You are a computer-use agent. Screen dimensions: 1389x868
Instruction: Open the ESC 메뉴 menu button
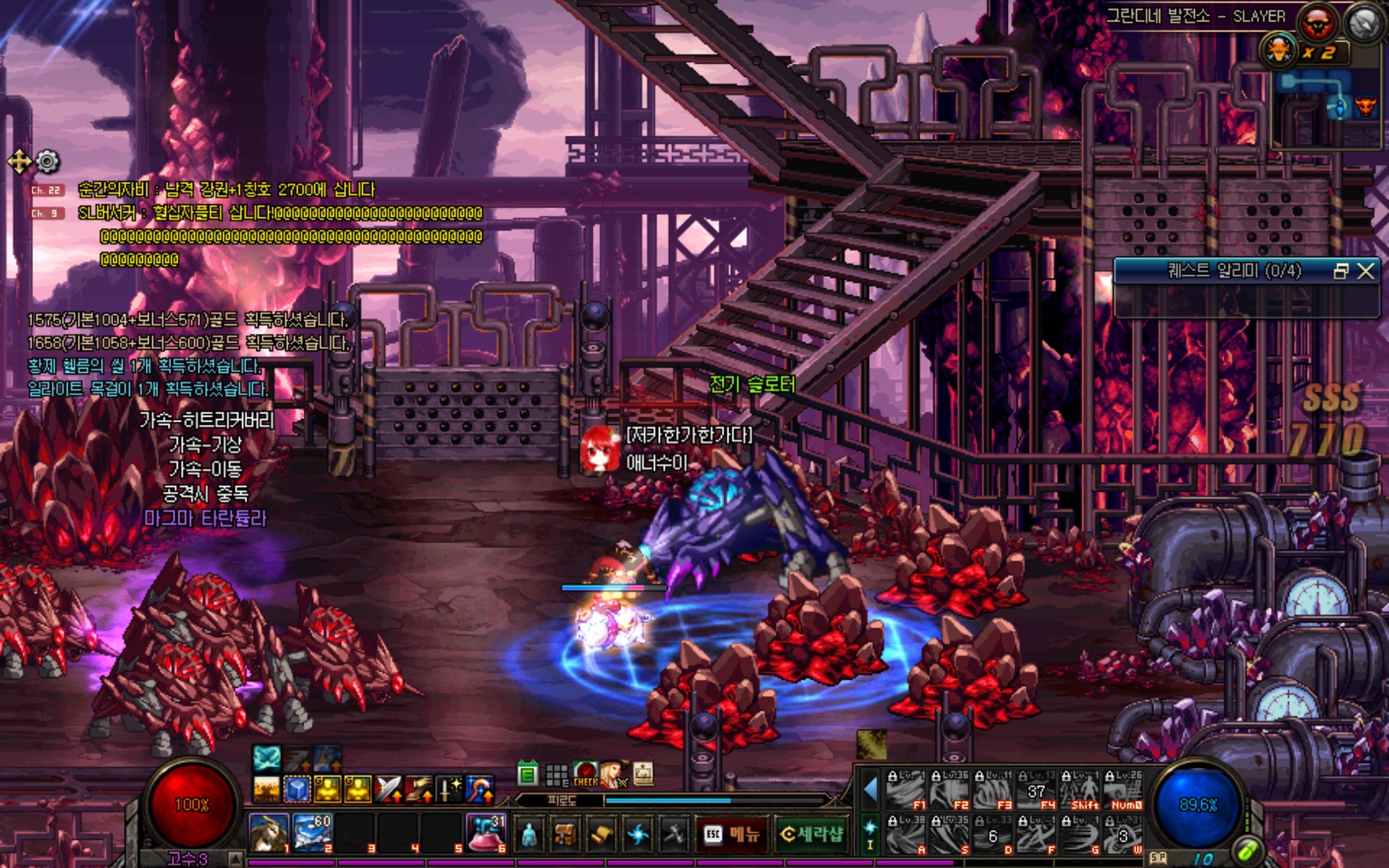click(731, 834)
